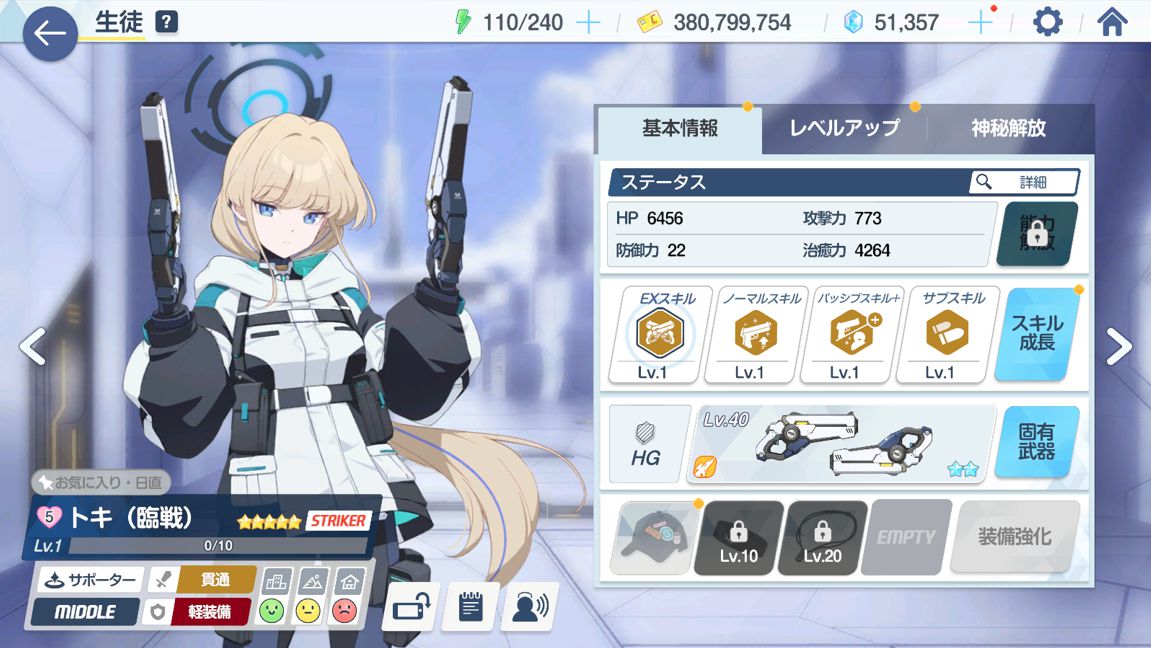Open the student voice profile icon
This screenshot has width=1151, height=648.
click(529, 607)
